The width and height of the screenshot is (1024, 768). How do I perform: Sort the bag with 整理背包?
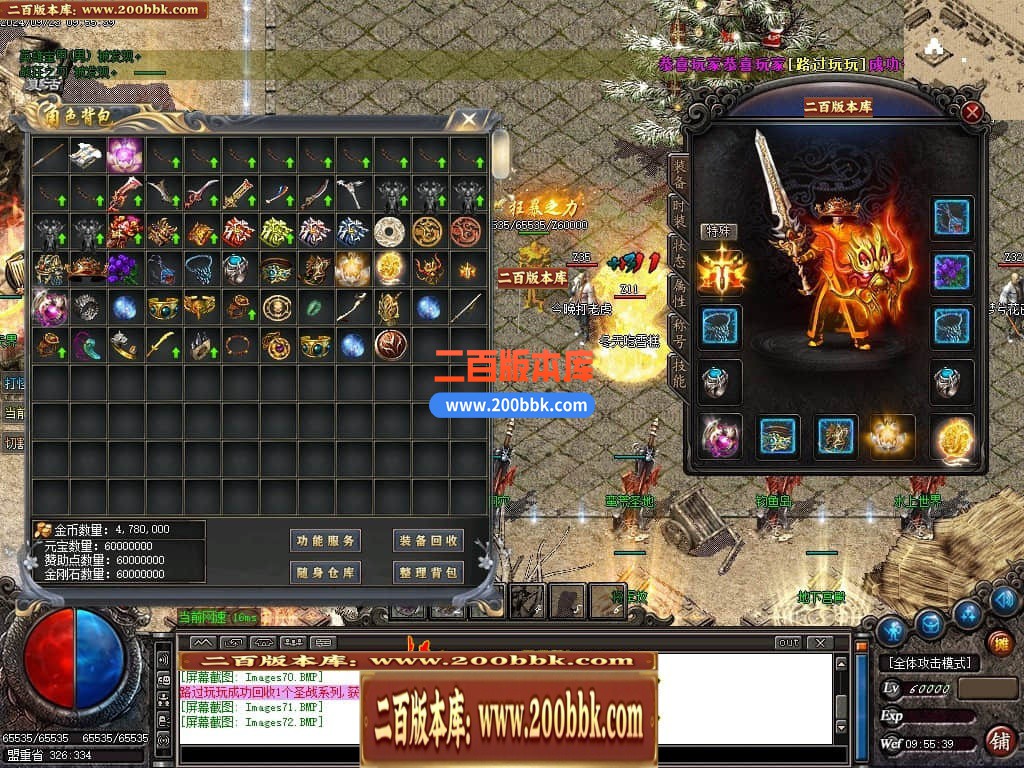(427, 572)
